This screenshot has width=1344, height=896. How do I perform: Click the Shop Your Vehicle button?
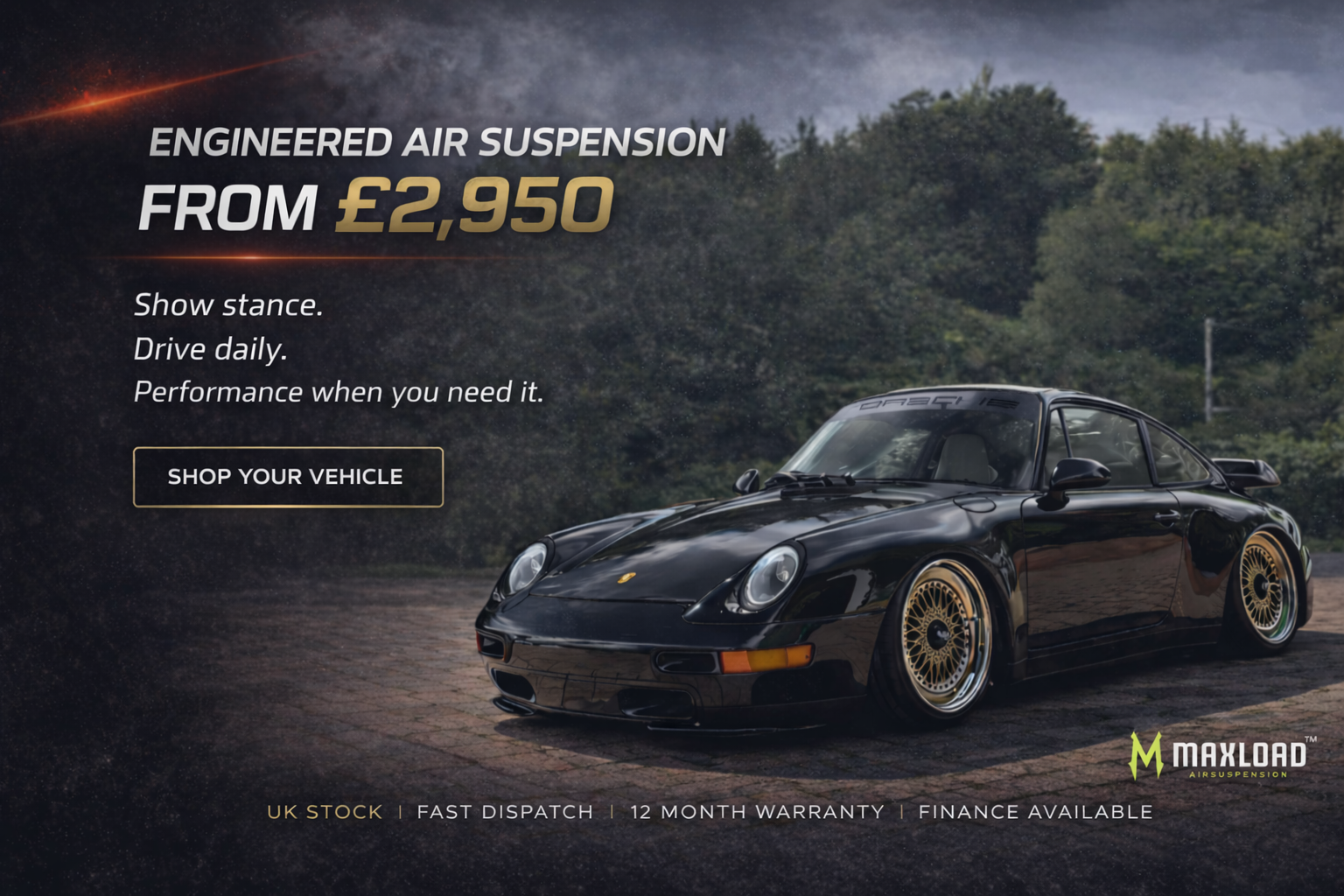pos(288,477)
